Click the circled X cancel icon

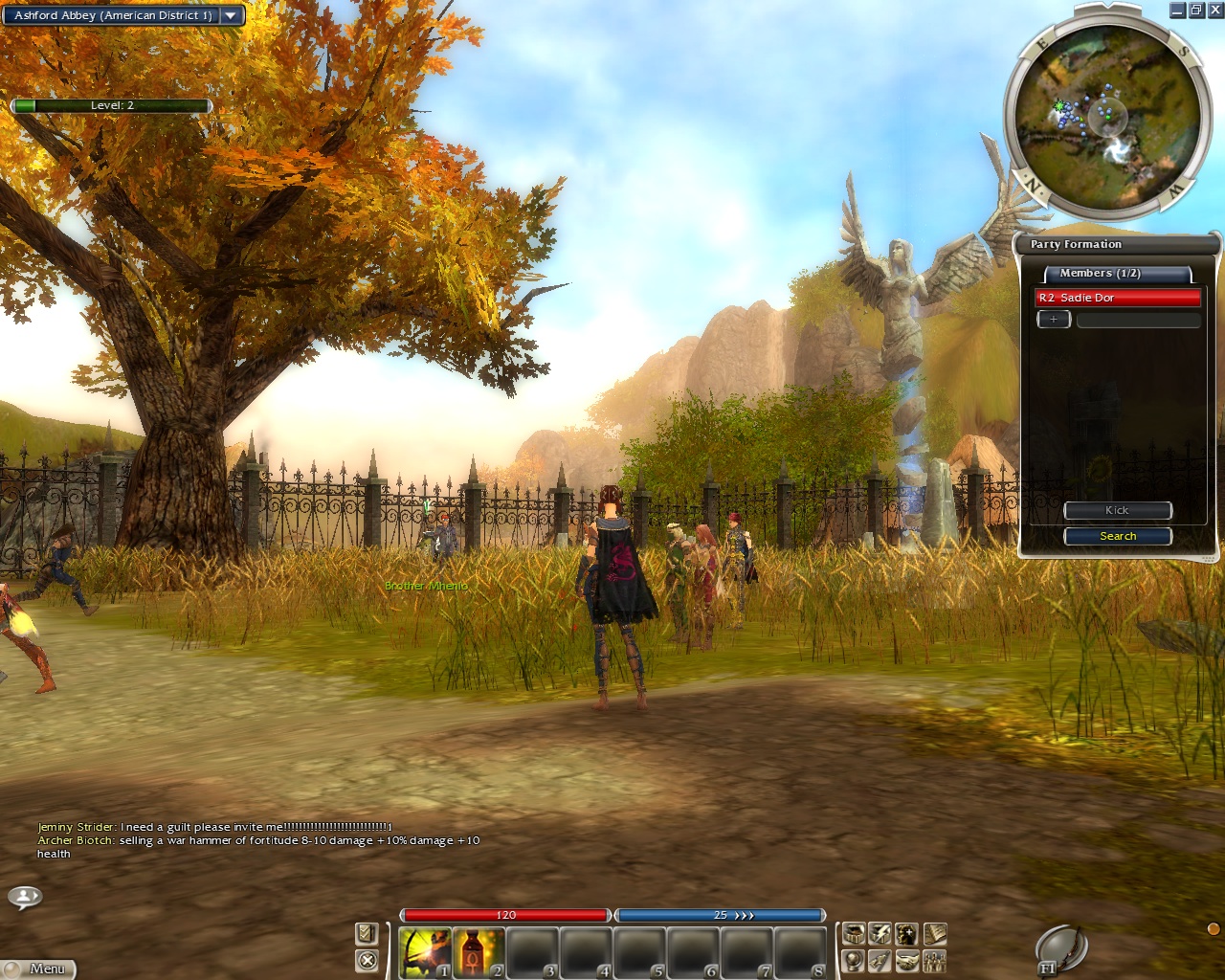[x=367, y=960]
